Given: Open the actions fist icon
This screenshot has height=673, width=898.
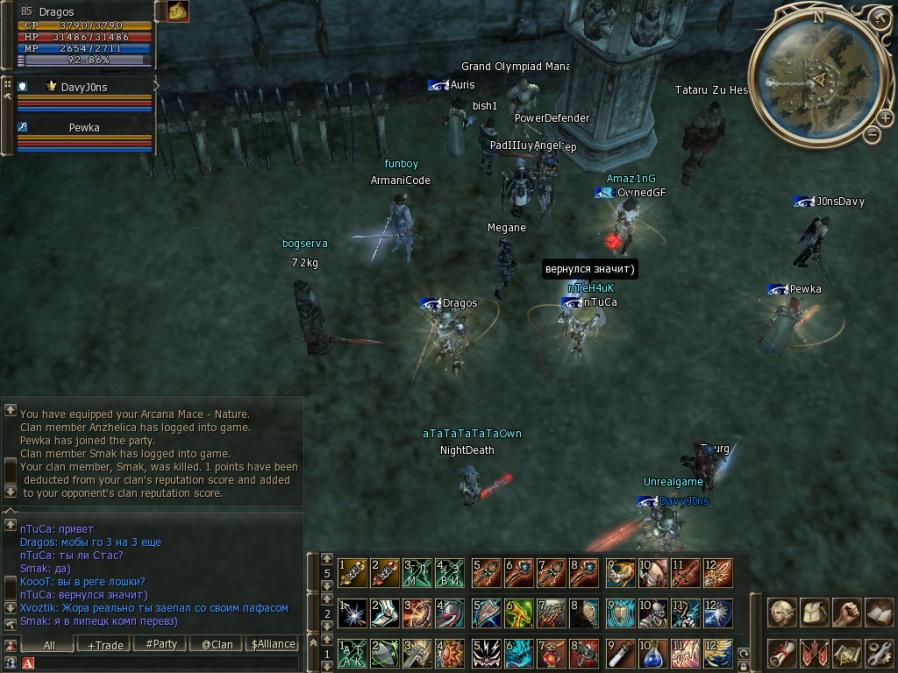Looking at the screenshot, I should pyautogui.click(x=846, y=613).
